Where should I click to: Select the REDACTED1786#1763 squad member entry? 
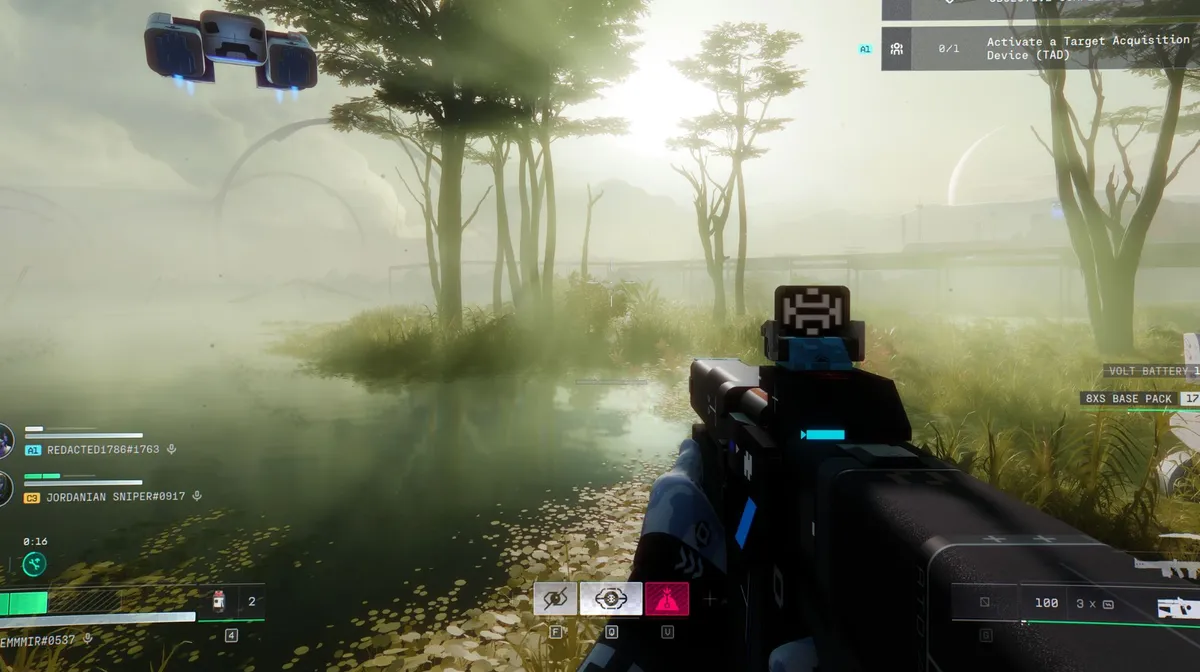pos(102,450)
